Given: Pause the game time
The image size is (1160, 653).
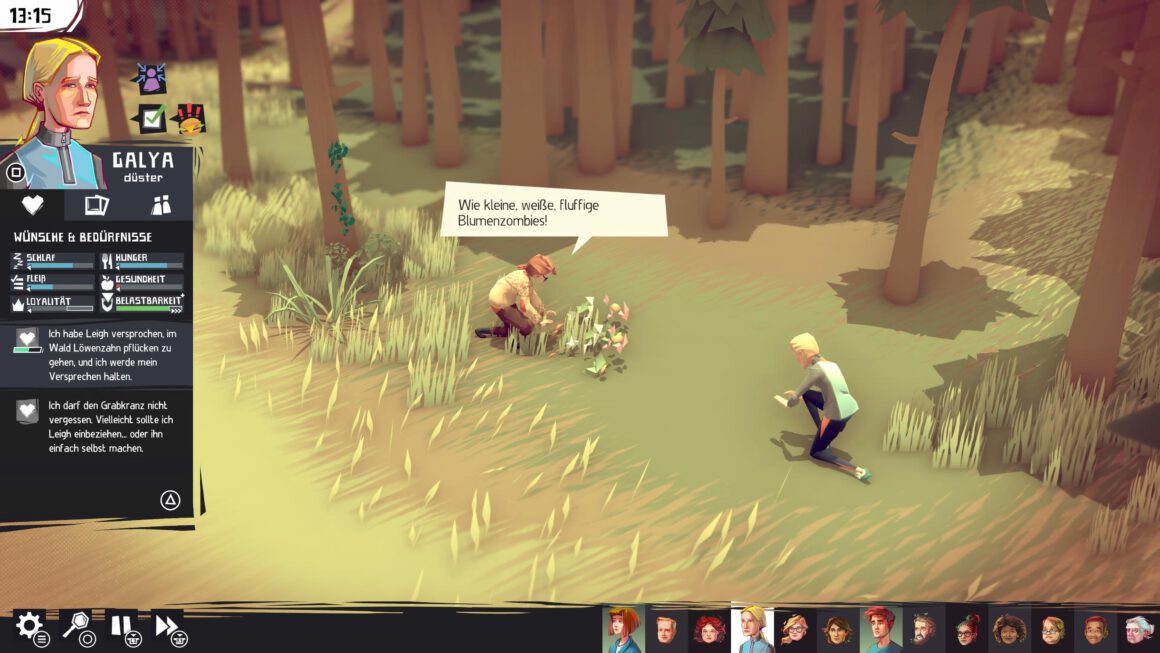Looking at the screenshot, I should pyautogui.click(x=122, y=627).
